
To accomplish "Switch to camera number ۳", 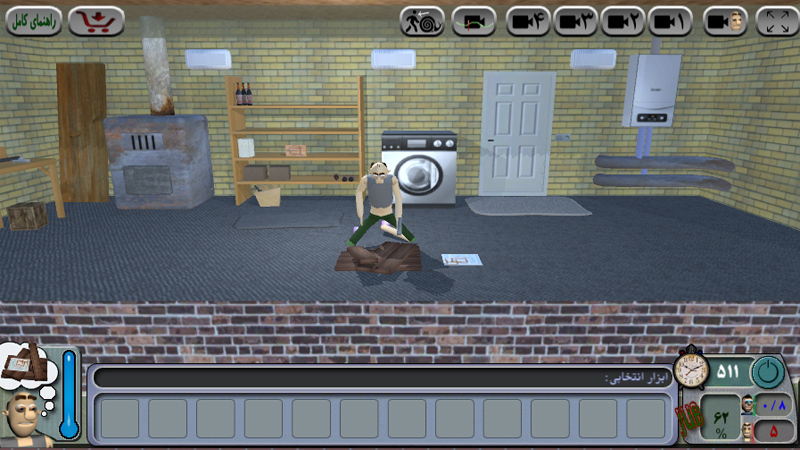I will [x=576, y=21].
